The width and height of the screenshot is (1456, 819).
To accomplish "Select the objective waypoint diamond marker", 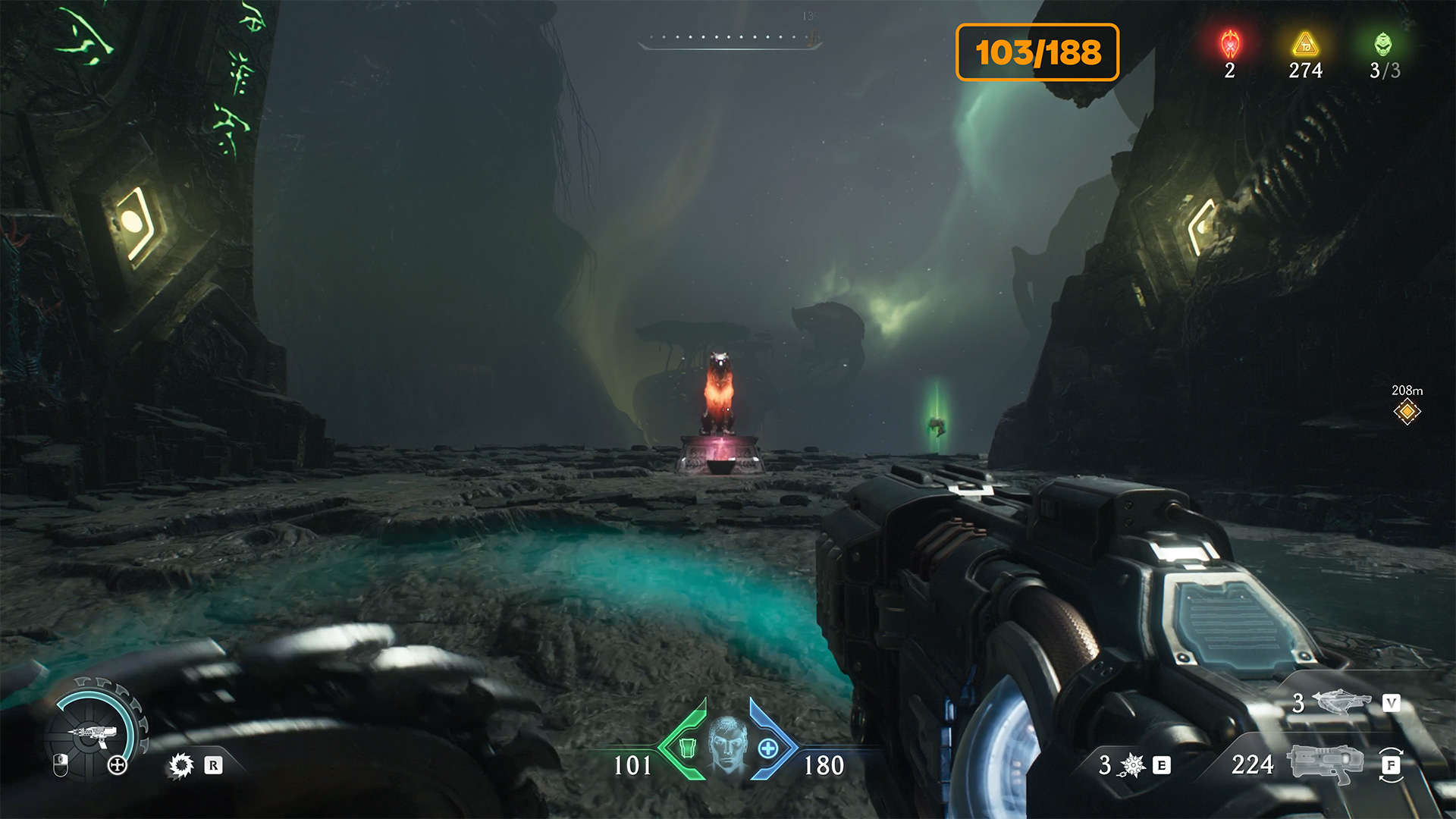I will [x=1407, y=412].
